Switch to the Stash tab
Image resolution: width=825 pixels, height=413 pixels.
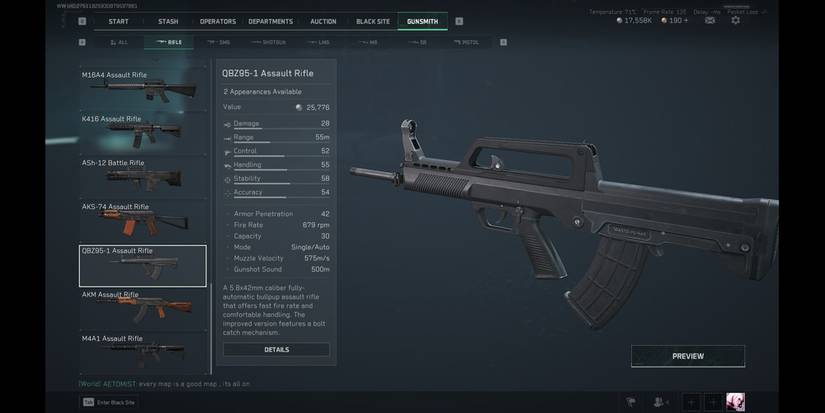click(x=168, y=21)
